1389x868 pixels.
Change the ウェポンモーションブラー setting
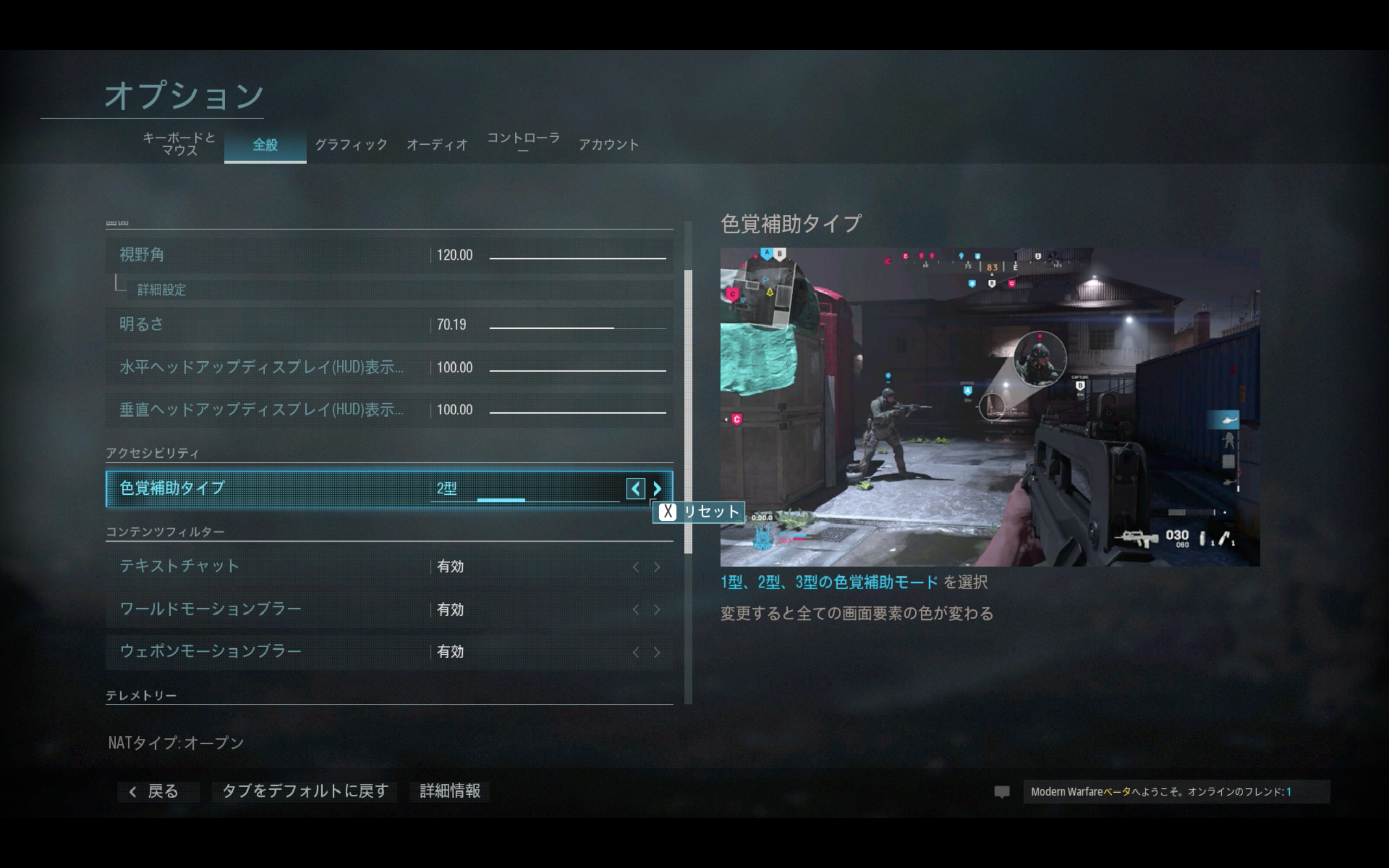[x=389, y=652]
